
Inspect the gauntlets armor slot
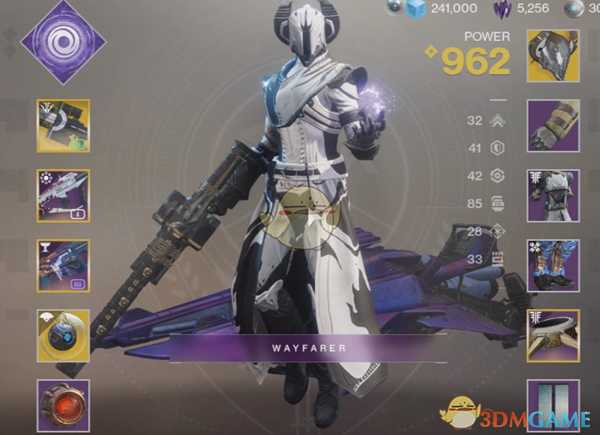click(553, 125)
